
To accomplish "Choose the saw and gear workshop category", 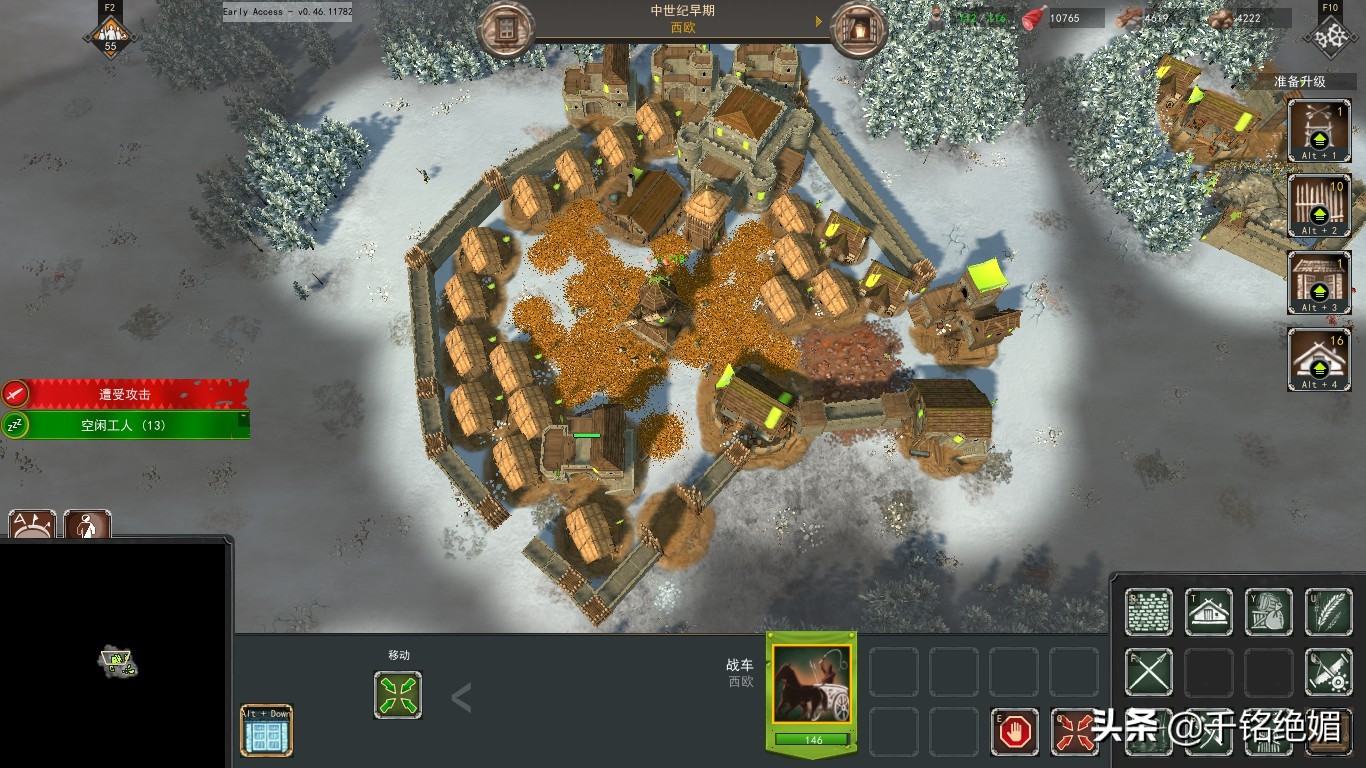I will pyautogui.click(x=1329, y=673).
